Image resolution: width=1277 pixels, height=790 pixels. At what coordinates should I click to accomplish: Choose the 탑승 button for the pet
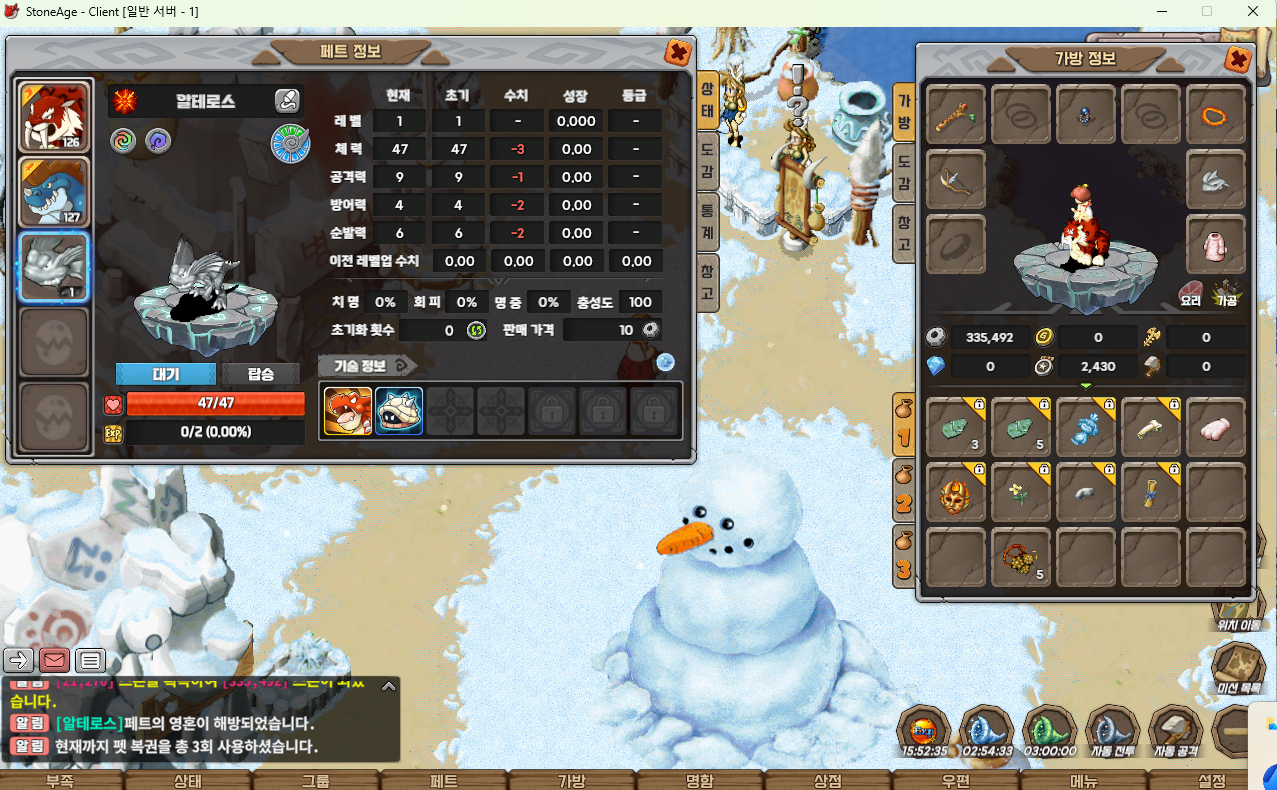(260, 374)
